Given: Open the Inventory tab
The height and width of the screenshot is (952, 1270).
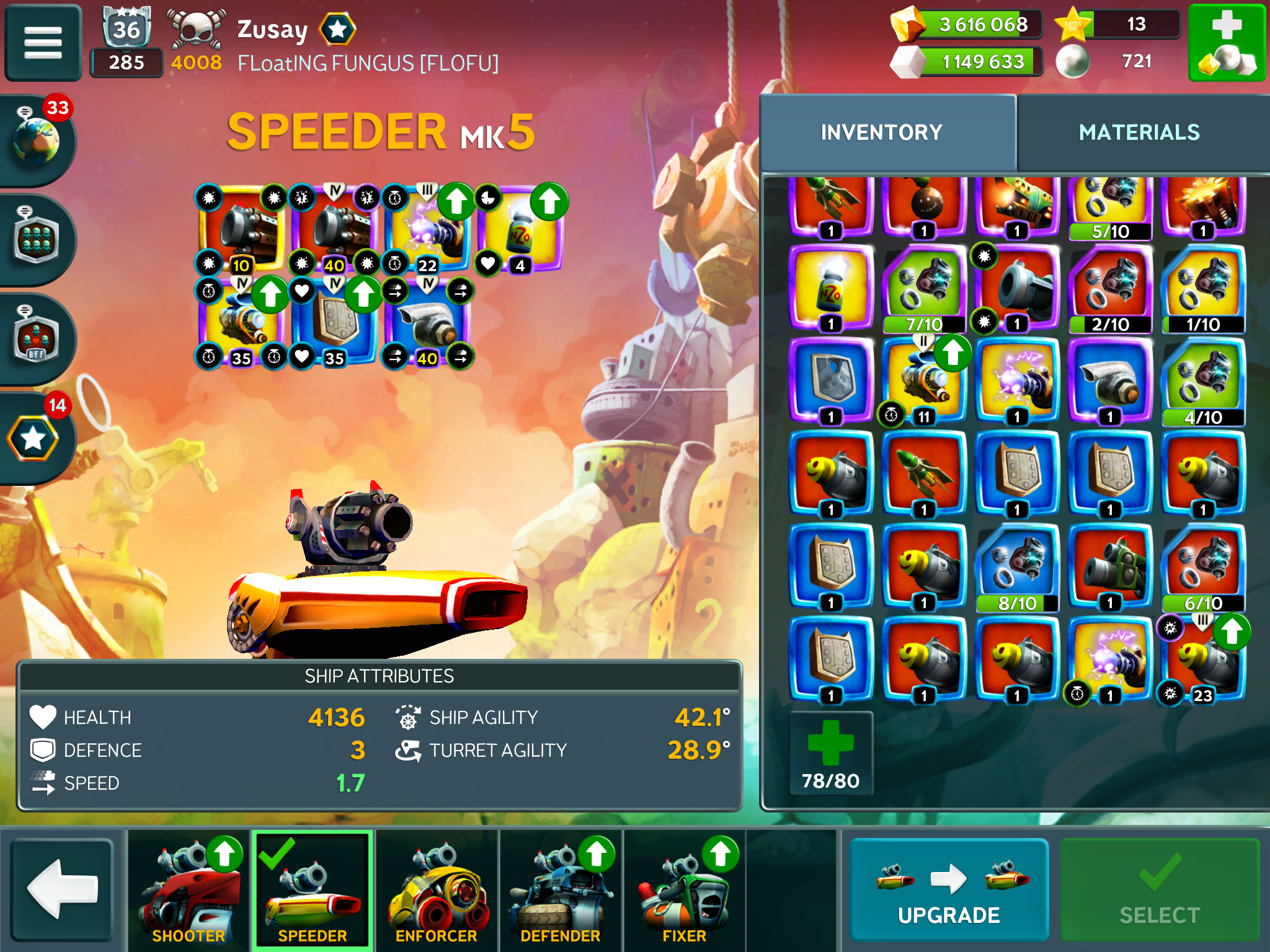Looking at the screenshot, I should (x=881, y=133).
